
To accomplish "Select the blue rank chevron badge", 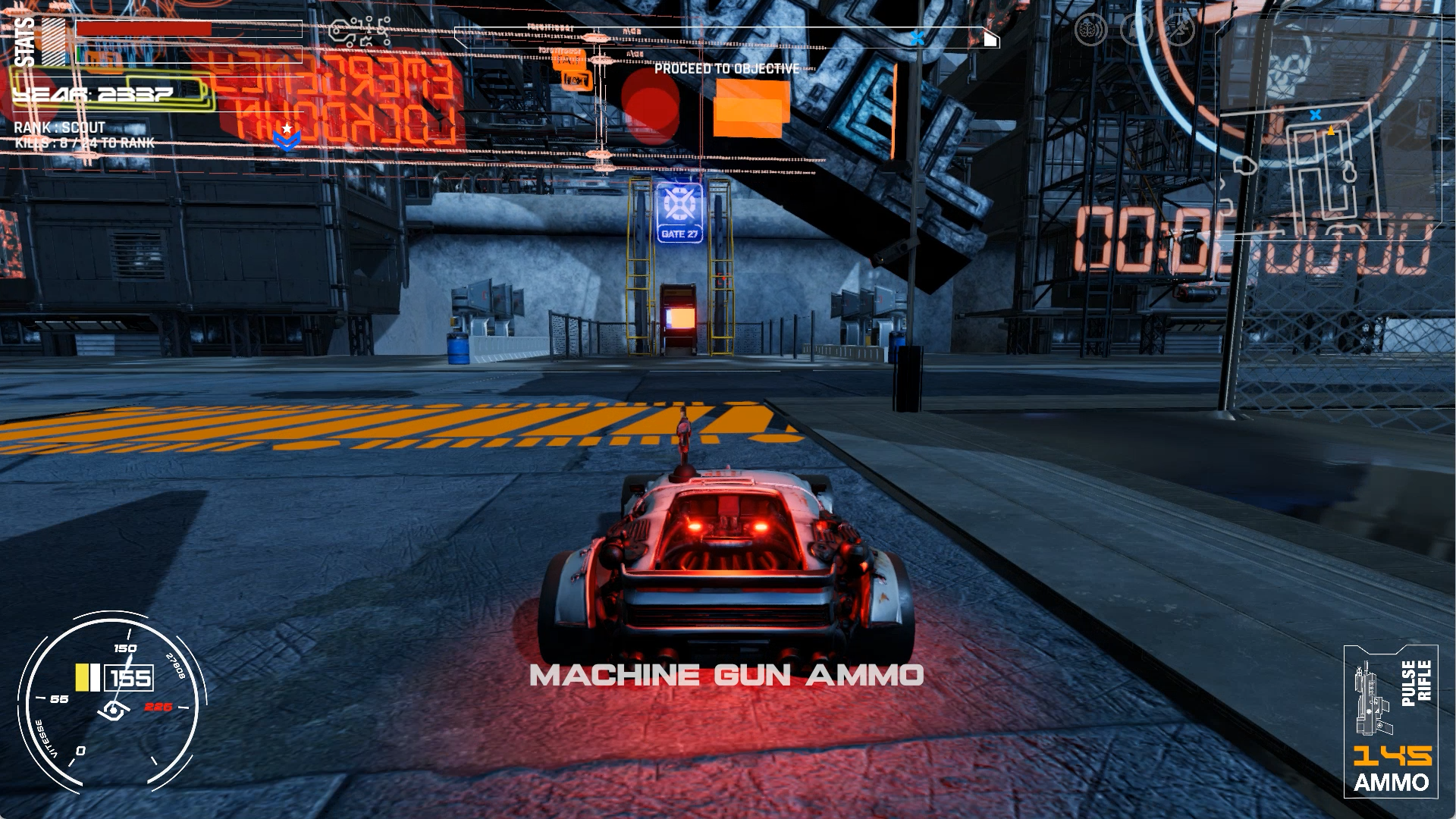I will [286, 137].
